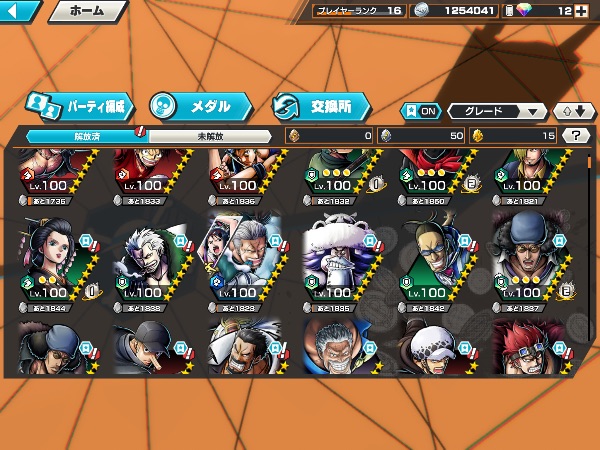Reverse the sort order with the arrows button
600x450 pixels.
572,111
